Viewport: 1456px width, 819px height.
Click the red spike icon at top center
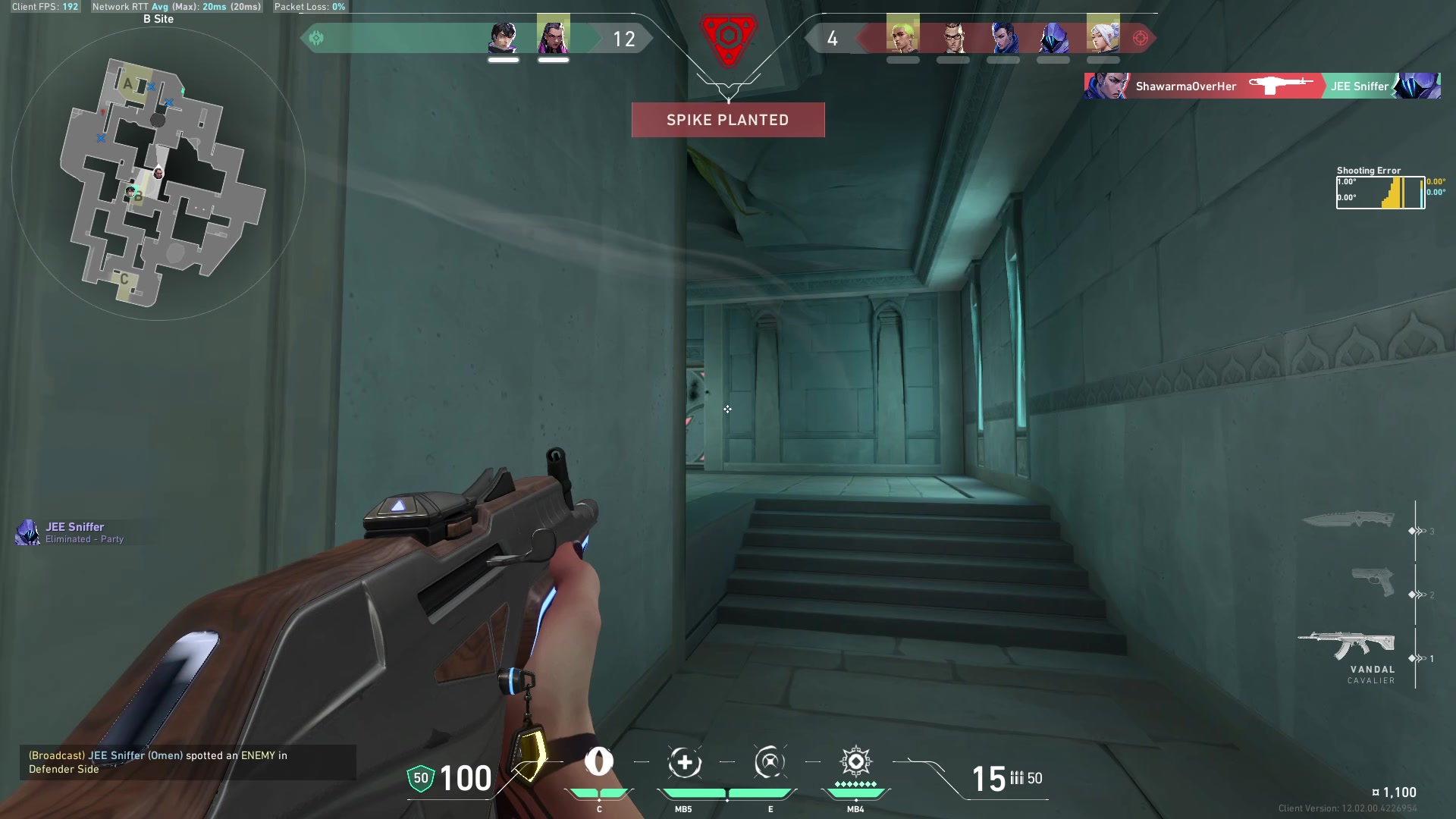pos(728,36)
